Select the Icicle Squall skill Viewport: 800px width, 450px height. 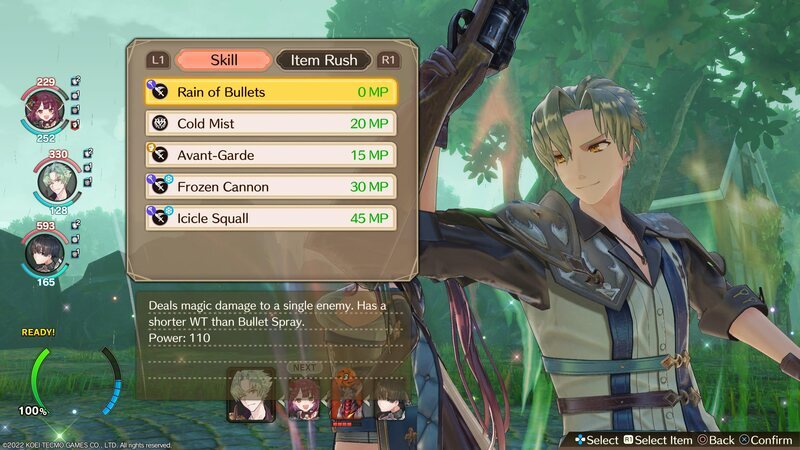pyautogui.click(x=270, y=217)
